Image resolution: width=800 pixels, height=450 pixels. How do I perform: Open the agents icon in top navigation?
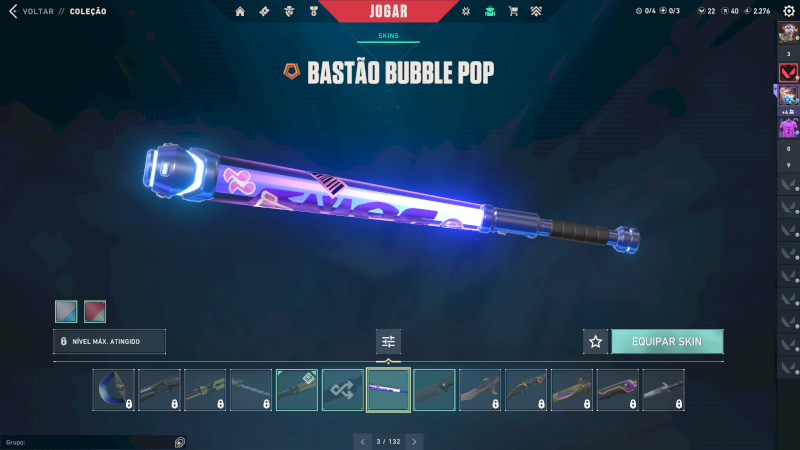point(287,11)
